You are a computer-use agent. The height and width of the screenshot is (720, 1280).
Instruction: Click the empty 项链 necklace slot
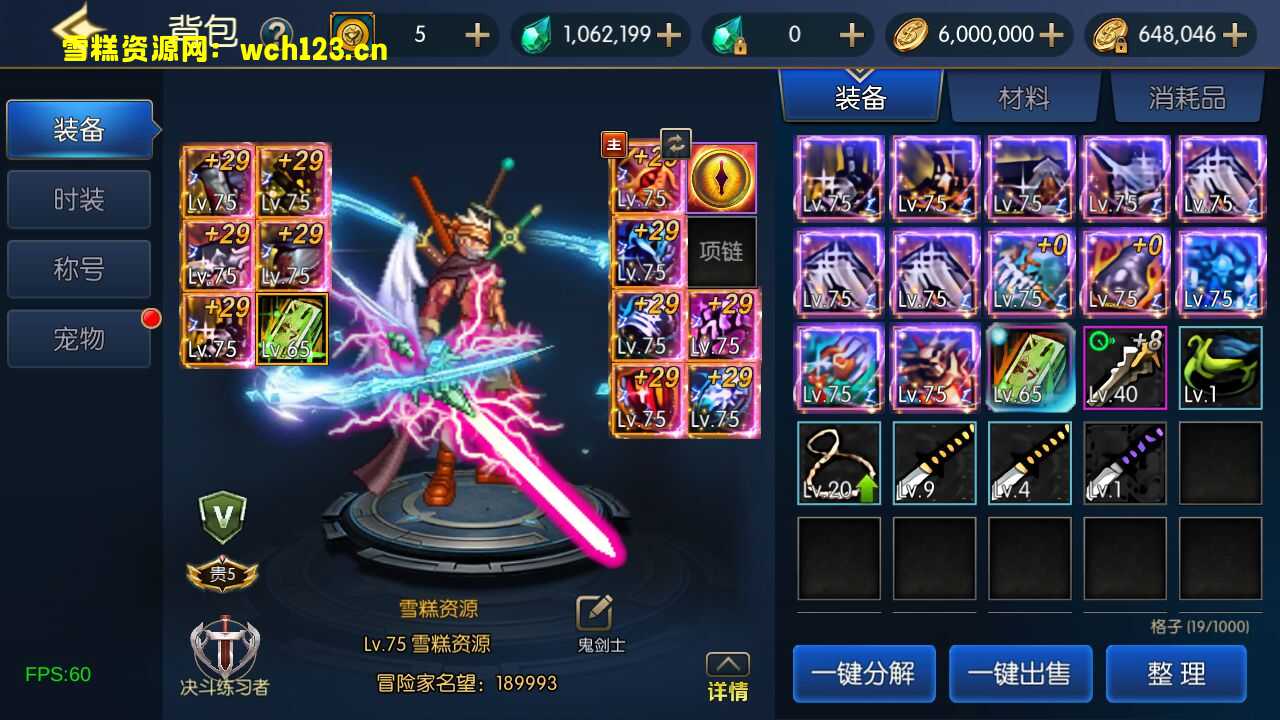[x=721, y=251]
